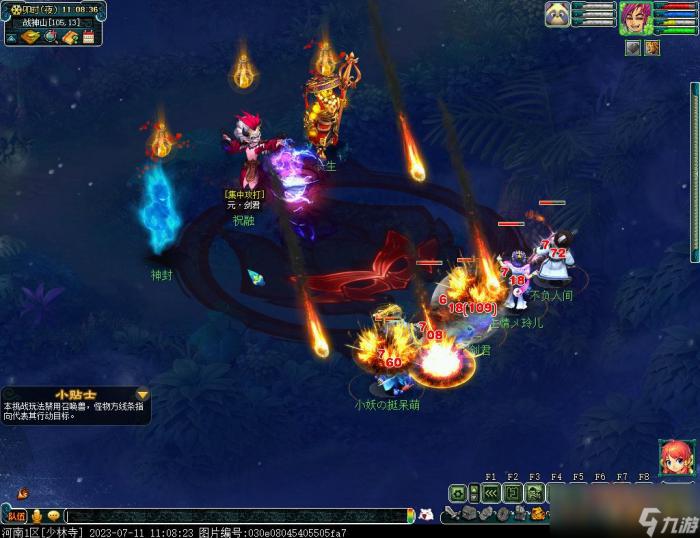This screenshot has width=700, height=538.
Task: Click the sword icon in bottom toolbar
Action: 452,514
